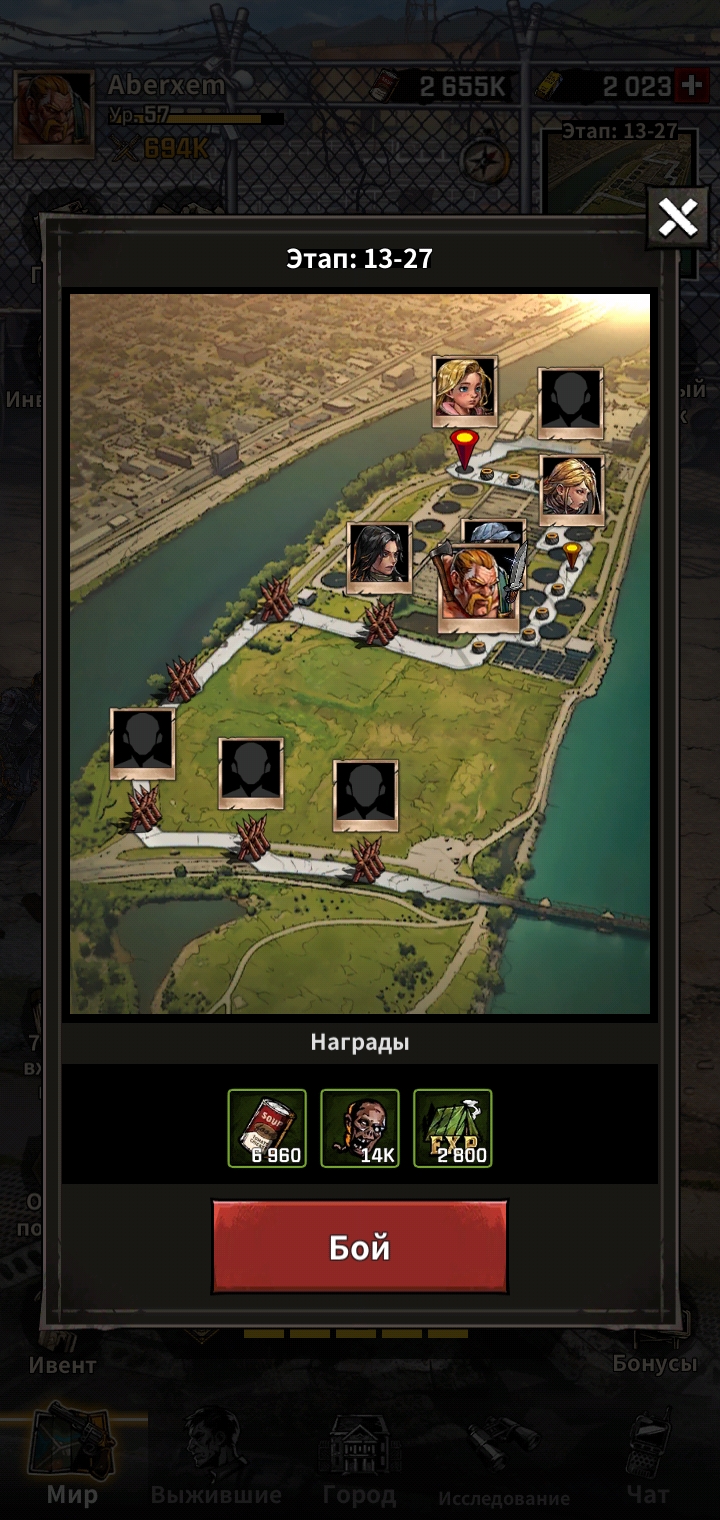Viewport: 720px width, 1520px height.
Task: Go to the Город tab
Action: (359, 1460)
